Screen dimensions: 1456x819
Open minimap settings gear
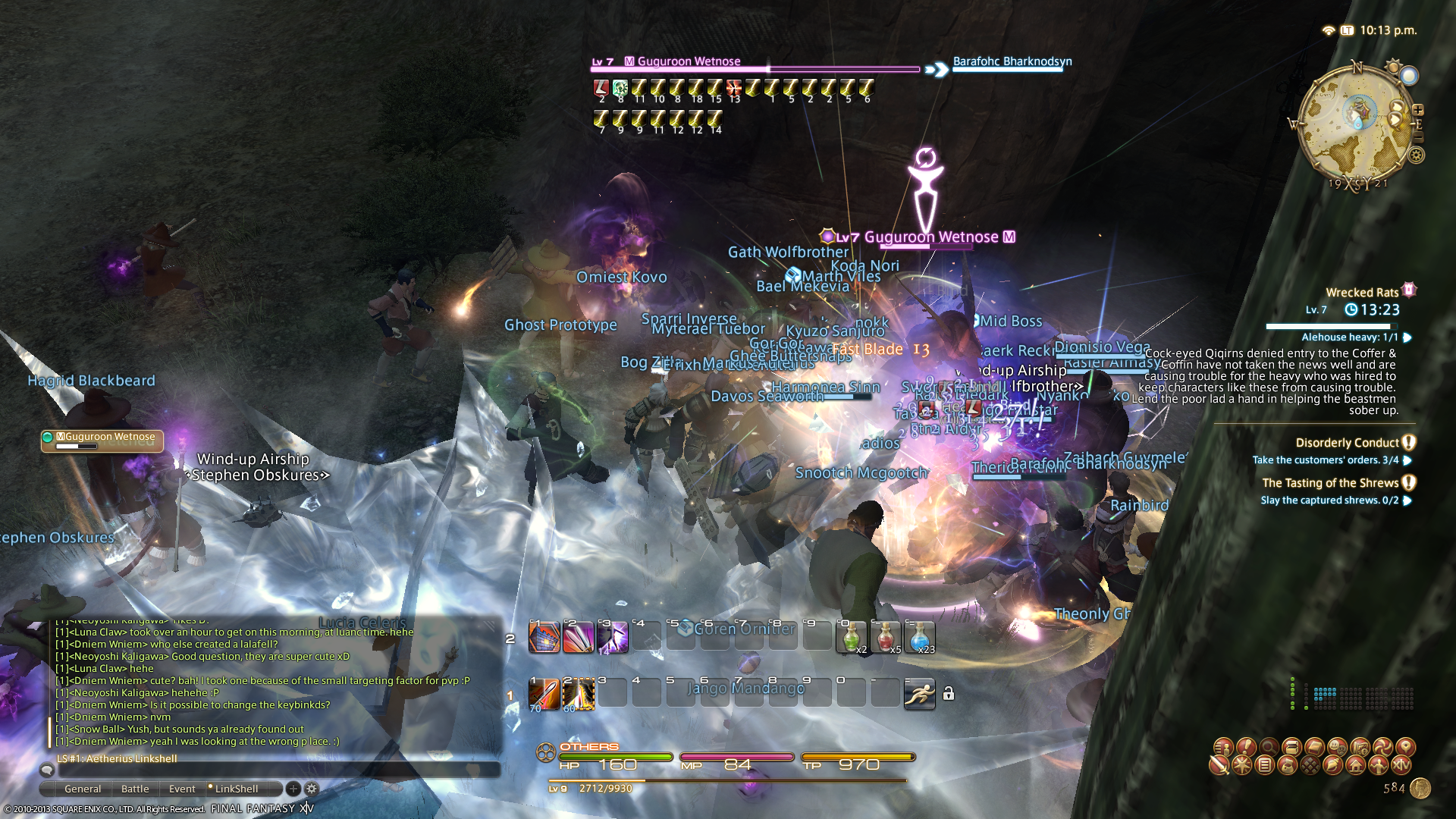click(1416, 155)
